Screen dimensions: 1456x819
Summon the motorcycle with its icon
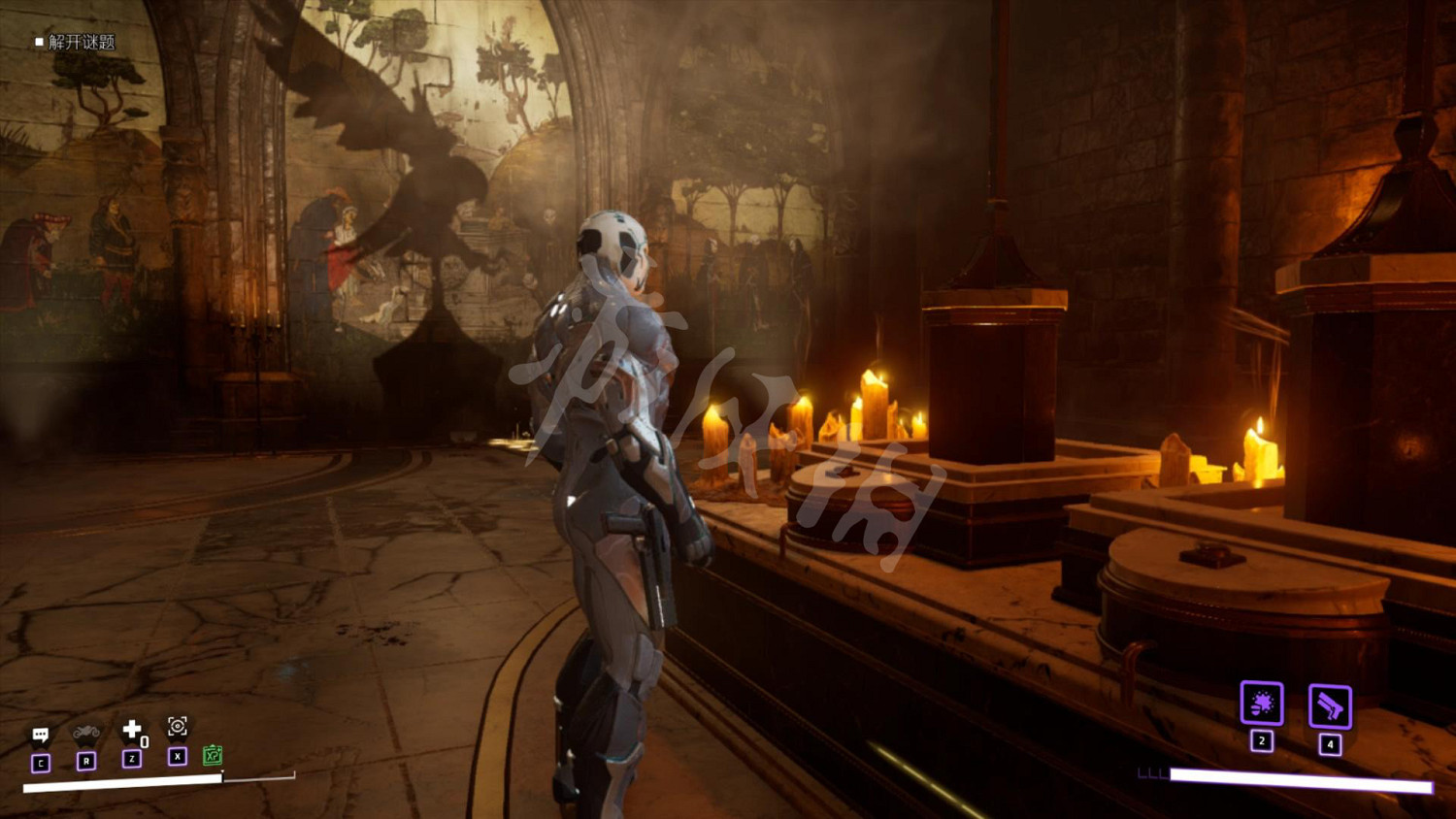[x=86, y=733]
